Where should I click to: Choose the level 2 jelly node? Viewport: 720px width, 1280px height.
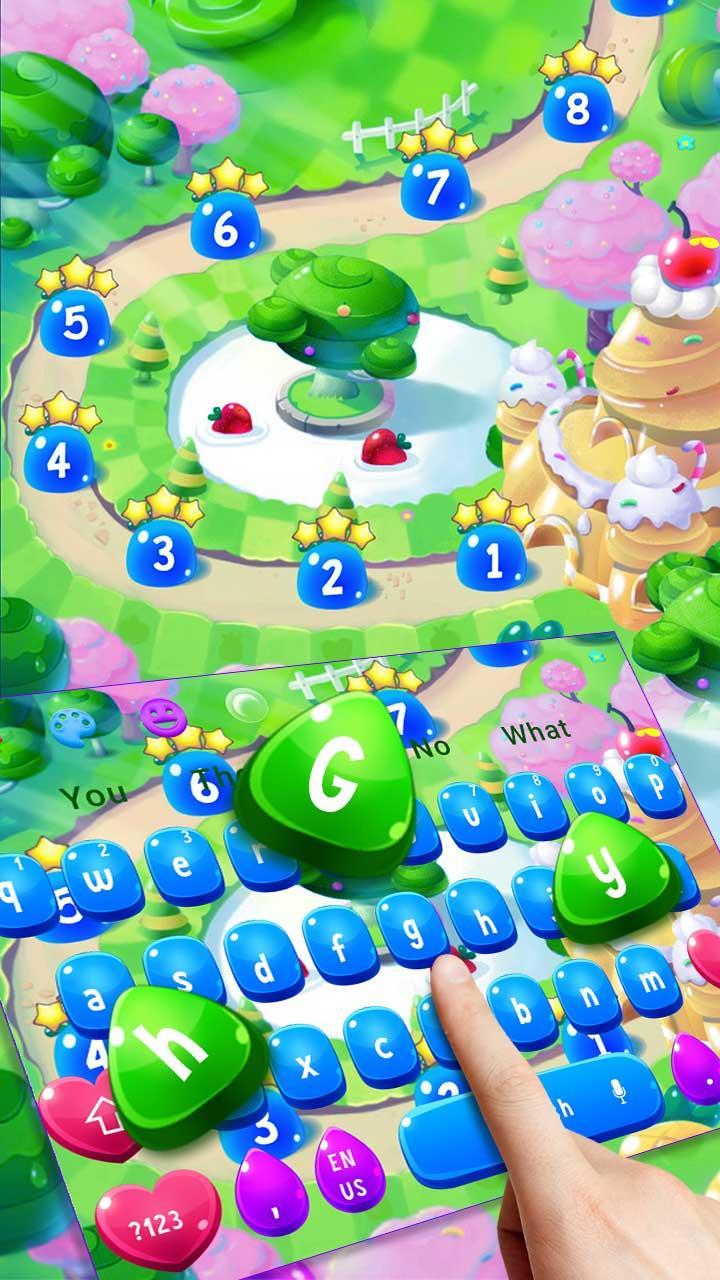pyautogui.click(x=333, y=573)
